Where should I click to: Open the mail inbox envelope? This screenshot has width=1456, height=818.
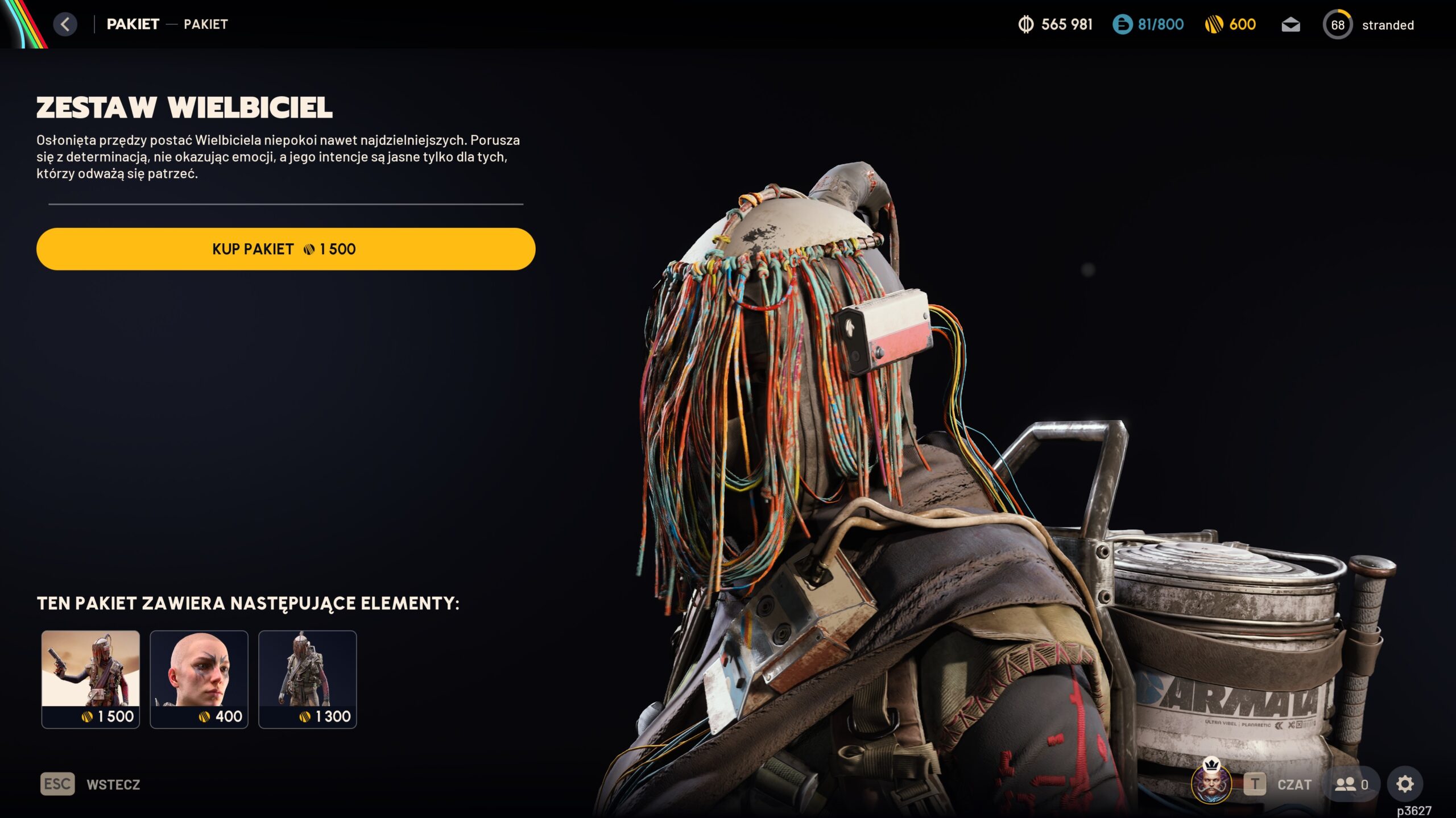pyautogui.click(x=1290, y=25)
